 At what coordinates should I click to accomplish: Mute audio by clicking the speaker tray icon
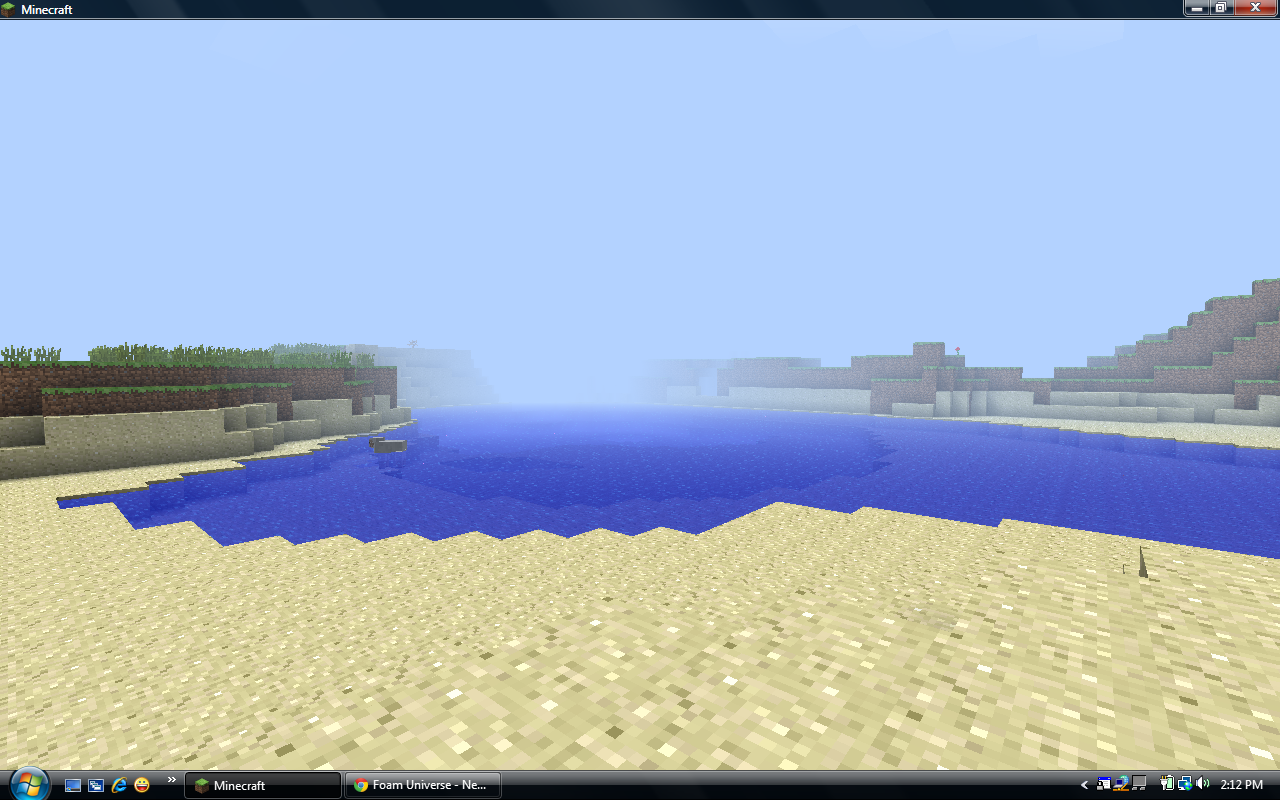tap(1202, 784)
